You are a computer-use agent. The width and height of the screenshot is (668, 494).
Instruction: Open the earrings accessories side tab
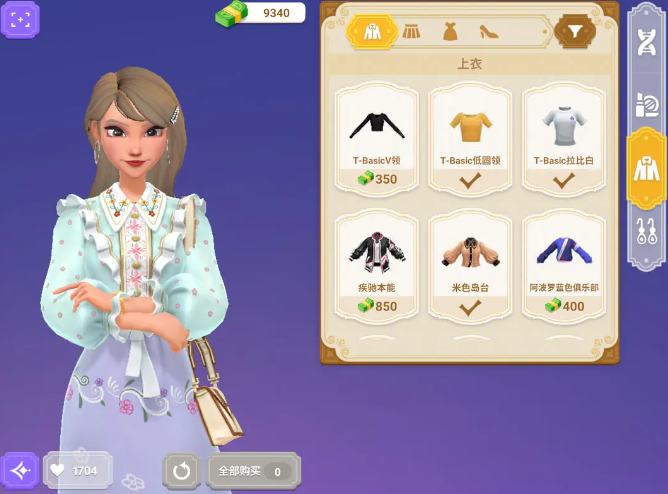click(x=646, y=233)
